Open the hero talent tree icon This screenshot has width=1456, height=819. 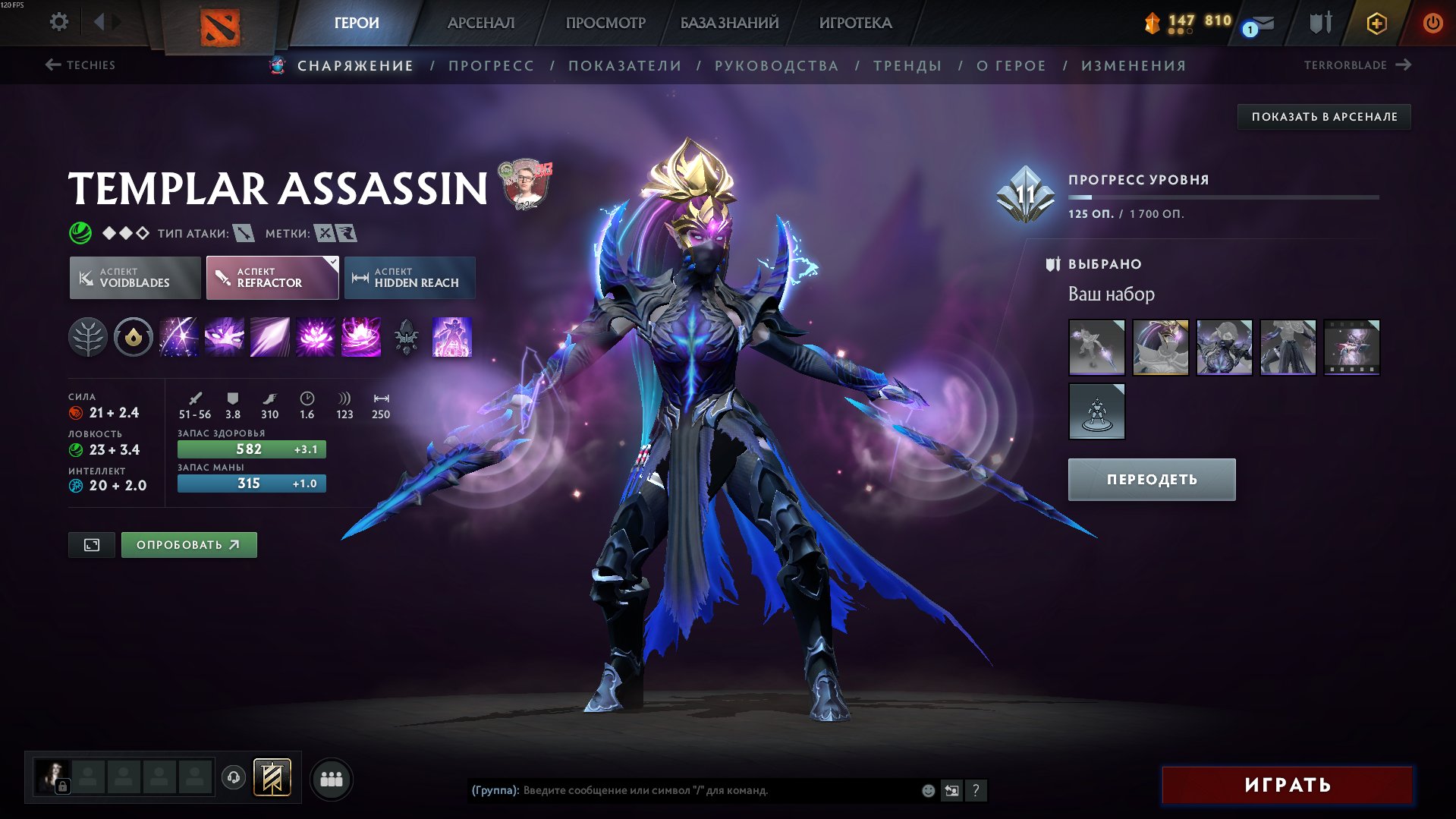89,338
